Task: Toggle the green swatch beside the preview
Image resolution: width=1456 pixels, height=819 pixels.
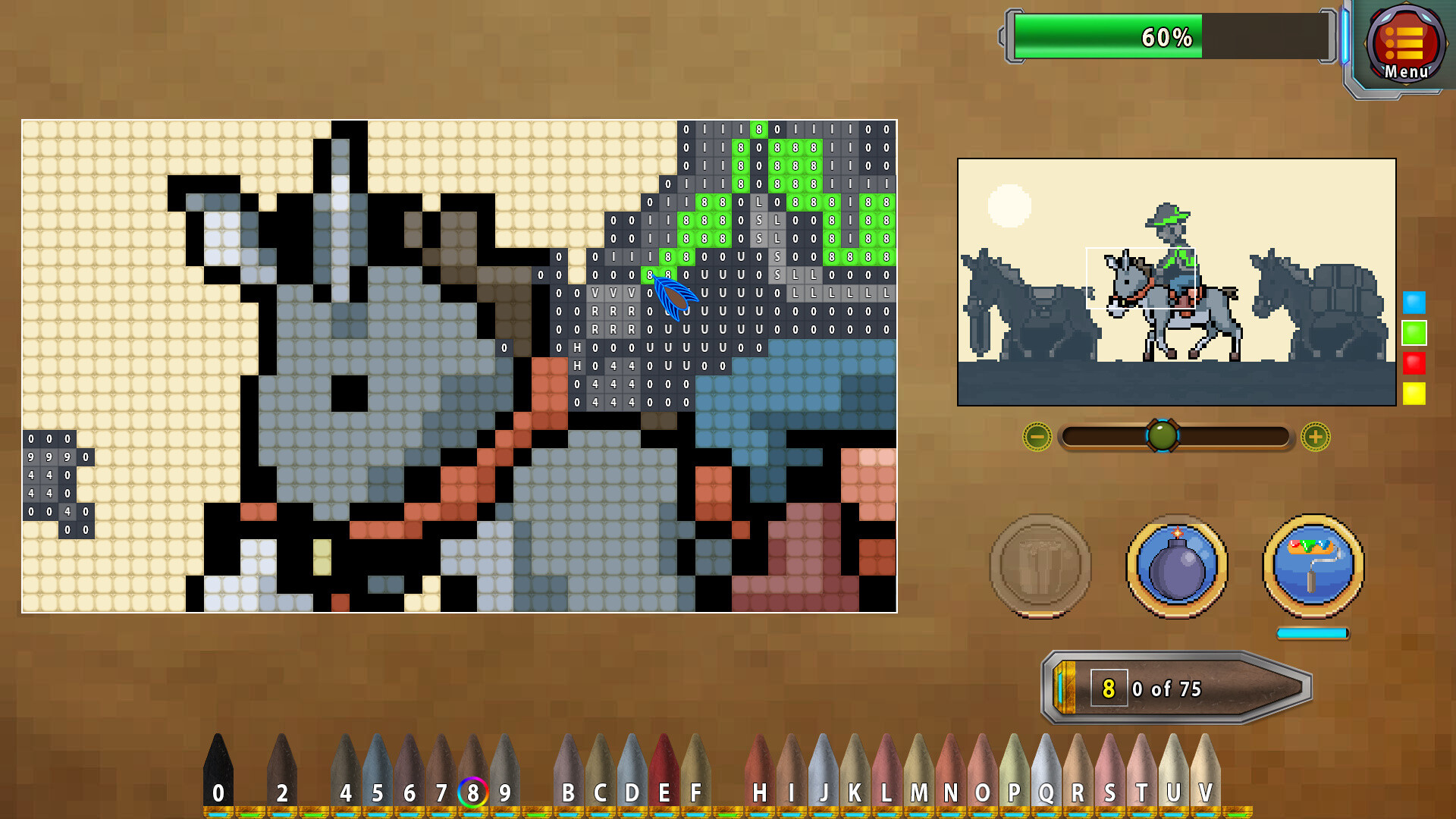Action: (x=1412, y=331)
